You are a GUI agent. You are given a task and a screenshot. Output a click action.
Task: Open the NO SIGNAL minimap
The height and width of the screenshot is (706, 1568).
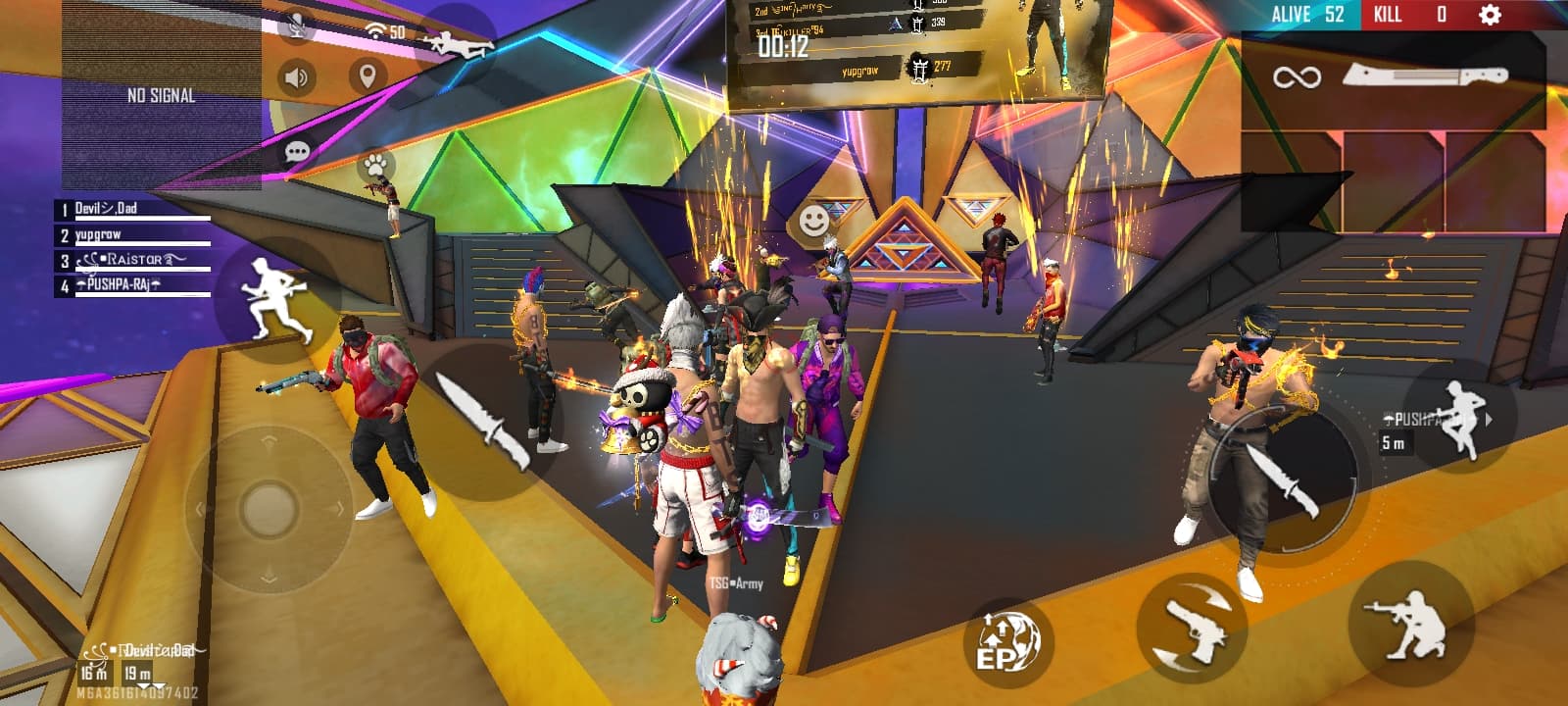point(162,95)
